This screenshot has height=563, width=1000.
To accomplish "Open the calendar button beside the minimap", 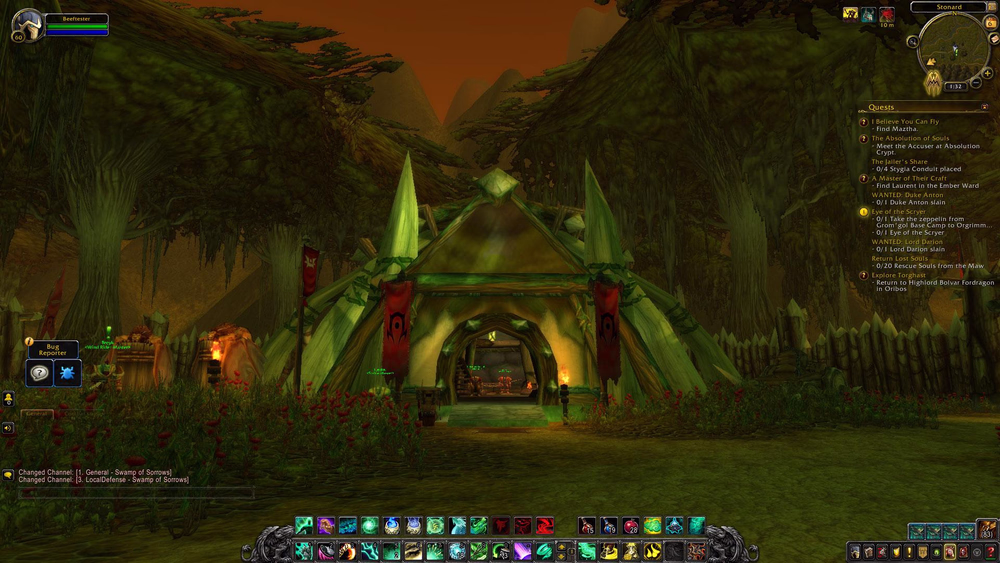I will click(x=990, y=22).
